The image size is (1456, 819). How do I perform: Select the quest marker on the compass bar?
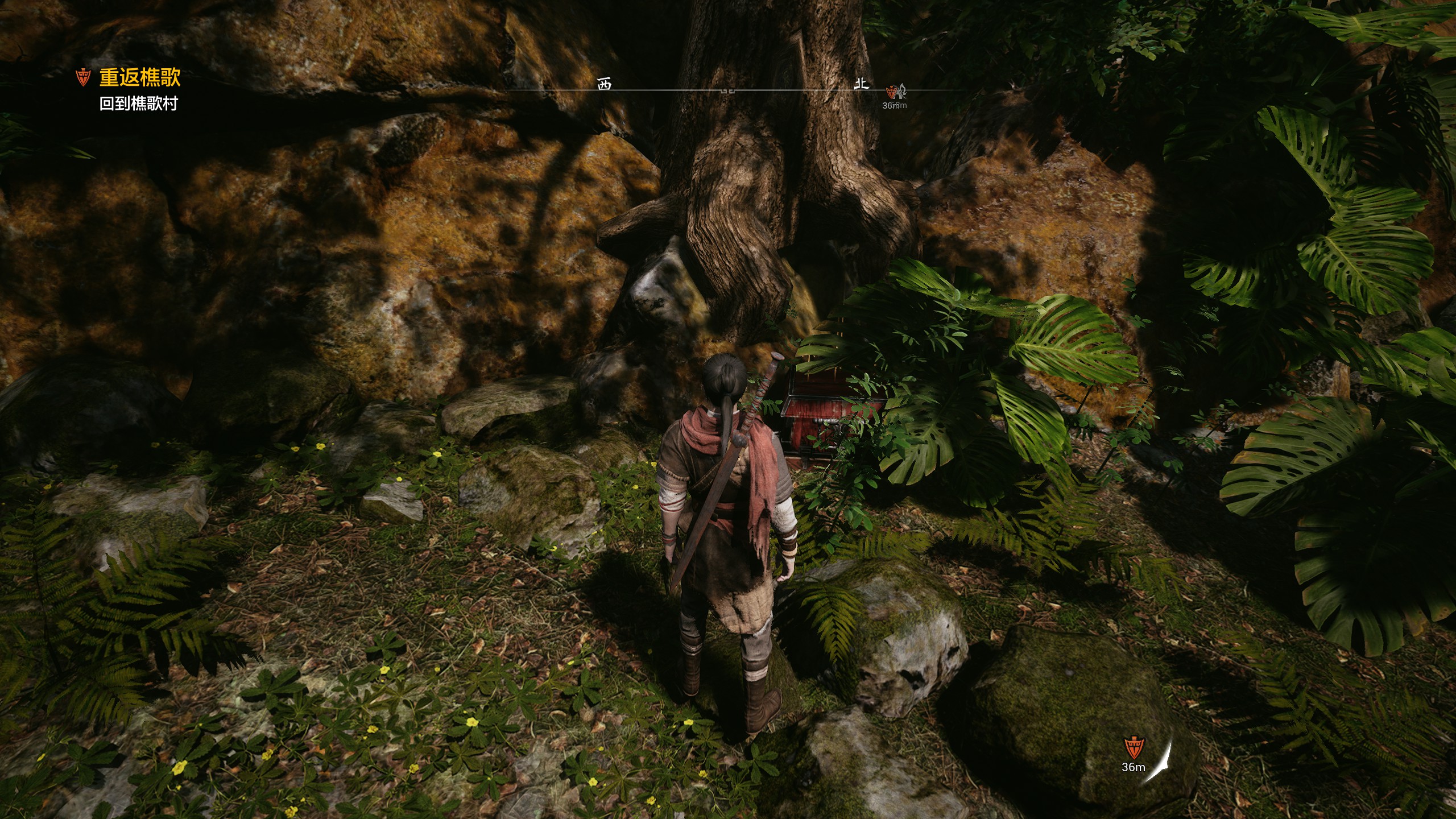coord(893,92)
